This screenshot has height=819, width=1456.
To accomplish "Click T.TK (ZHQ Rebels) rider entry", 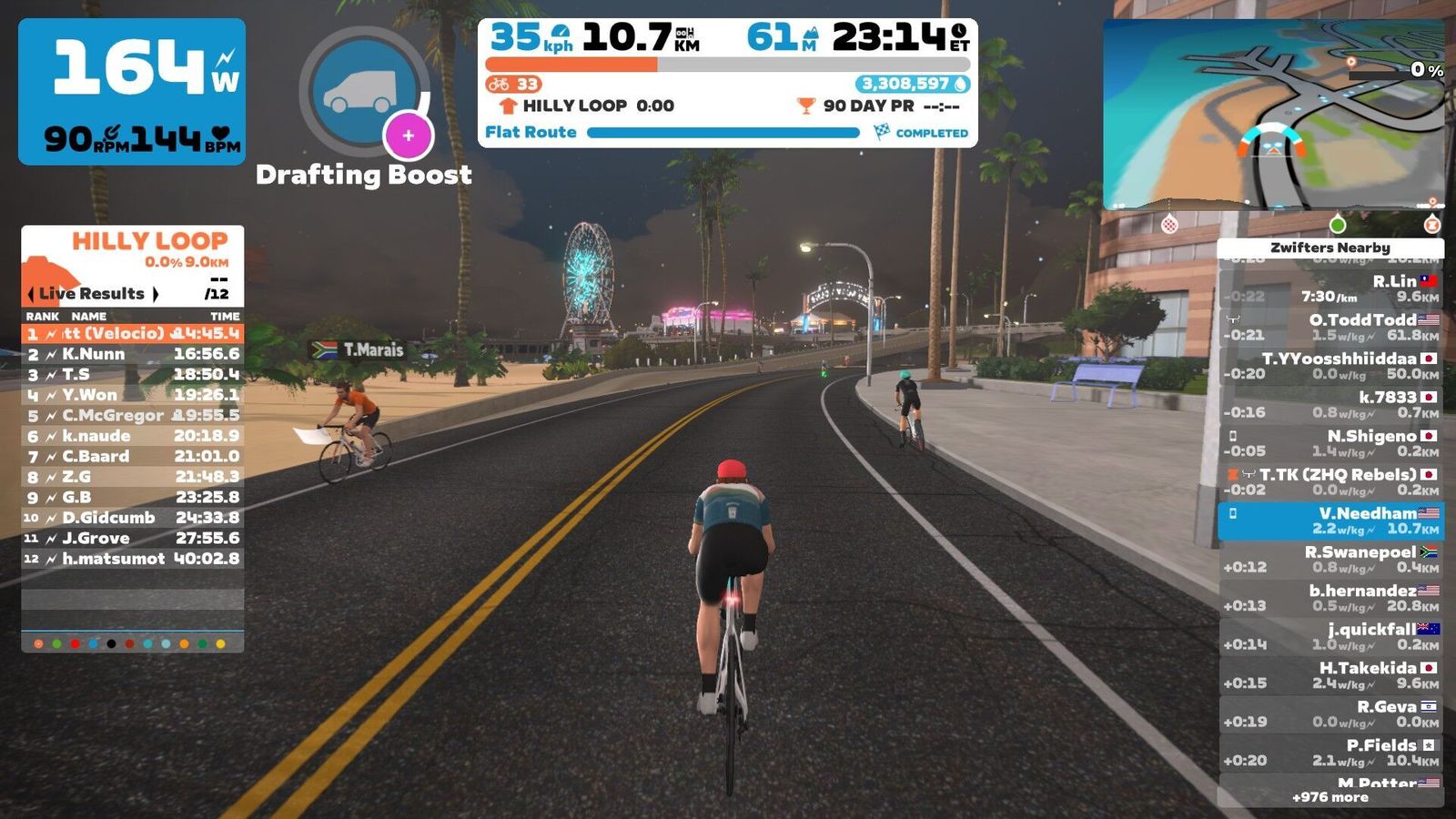I will 1330,481.
